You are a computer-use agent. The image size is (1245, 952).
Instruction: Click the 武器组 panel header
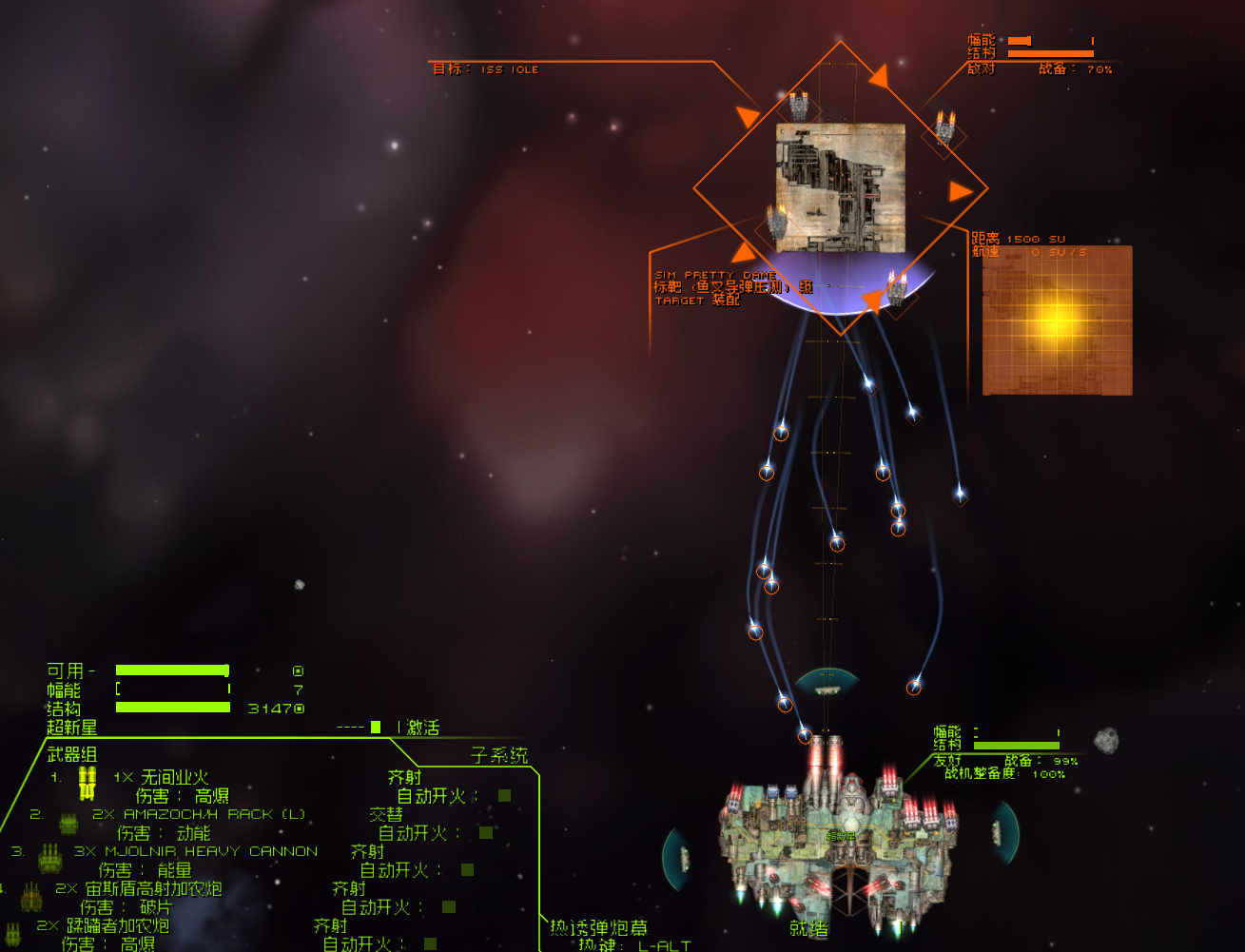click(x=72, y=755)
